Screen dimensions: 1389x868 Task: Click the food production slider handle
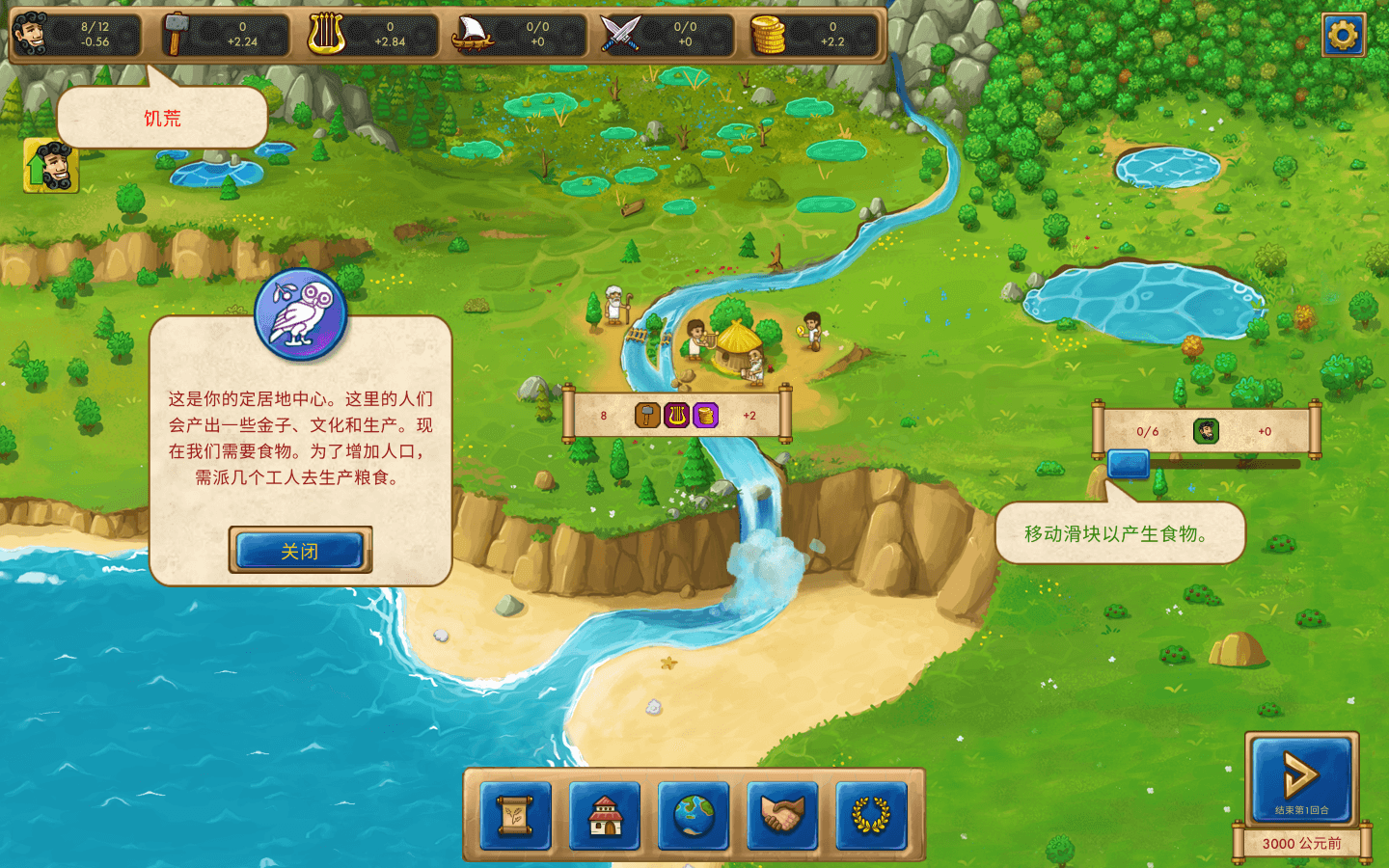click(1128, 464)
